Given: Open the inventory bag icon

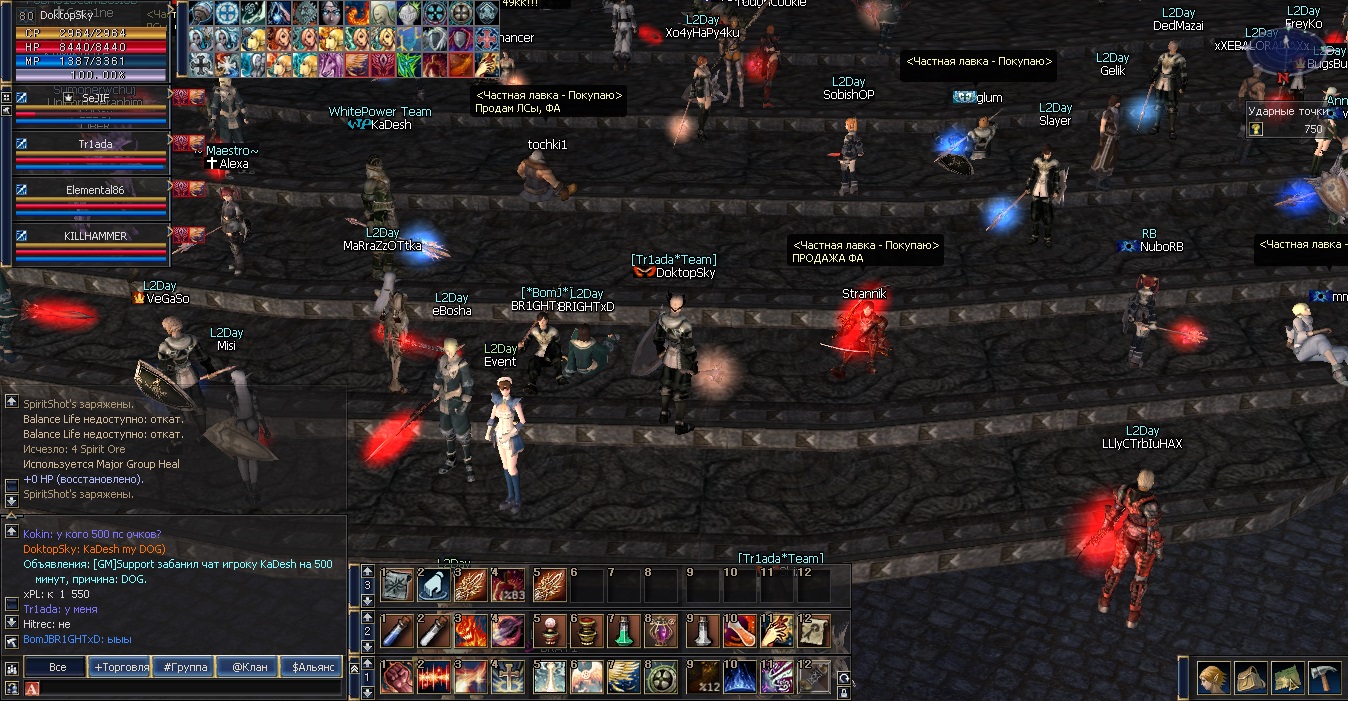Looking at the screenshot, I should 1250,677.
